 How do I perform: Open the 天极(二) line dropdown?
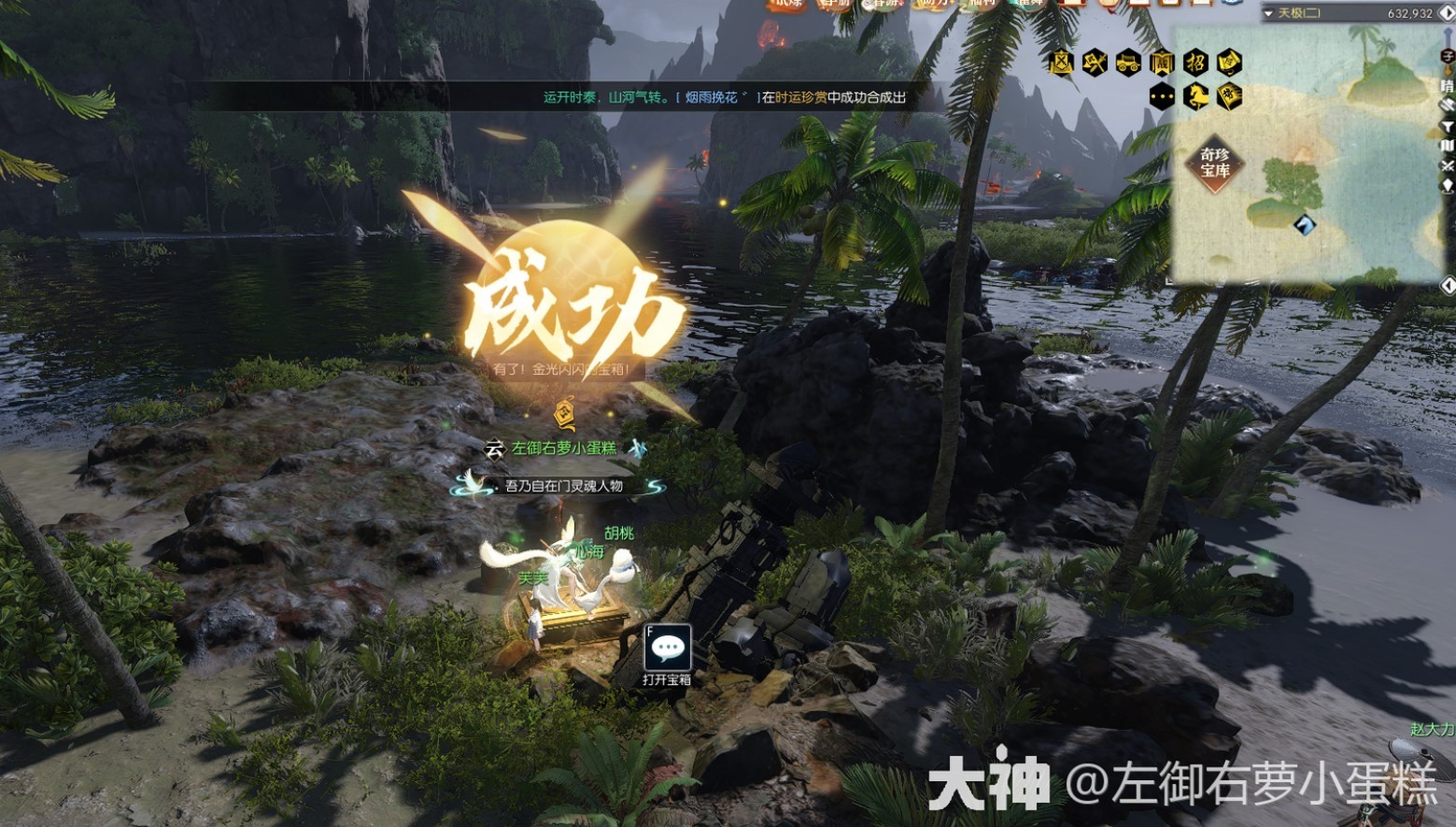[1268, 13]
